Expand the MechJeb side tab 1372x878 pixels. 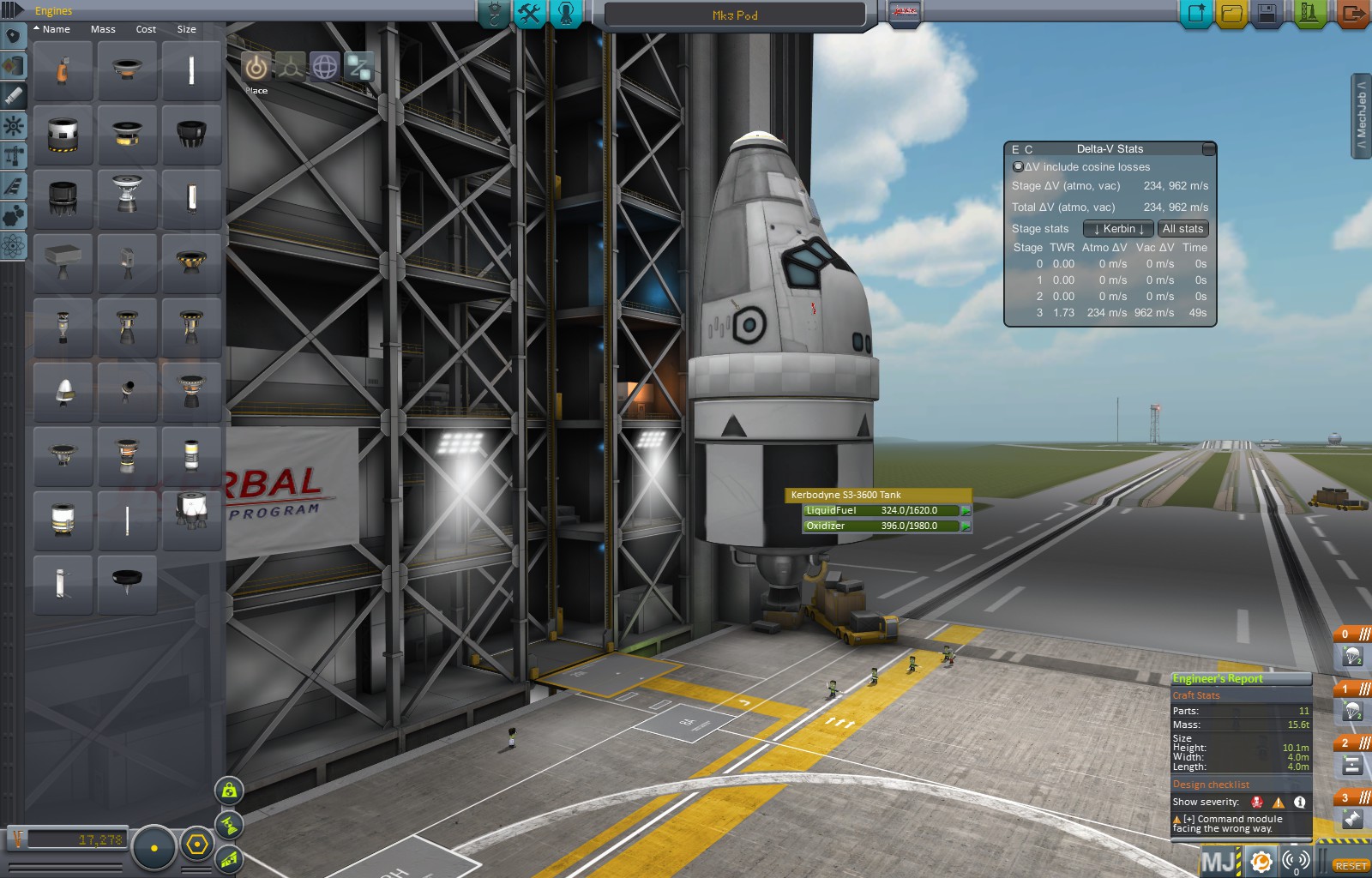click(1362, 116)
